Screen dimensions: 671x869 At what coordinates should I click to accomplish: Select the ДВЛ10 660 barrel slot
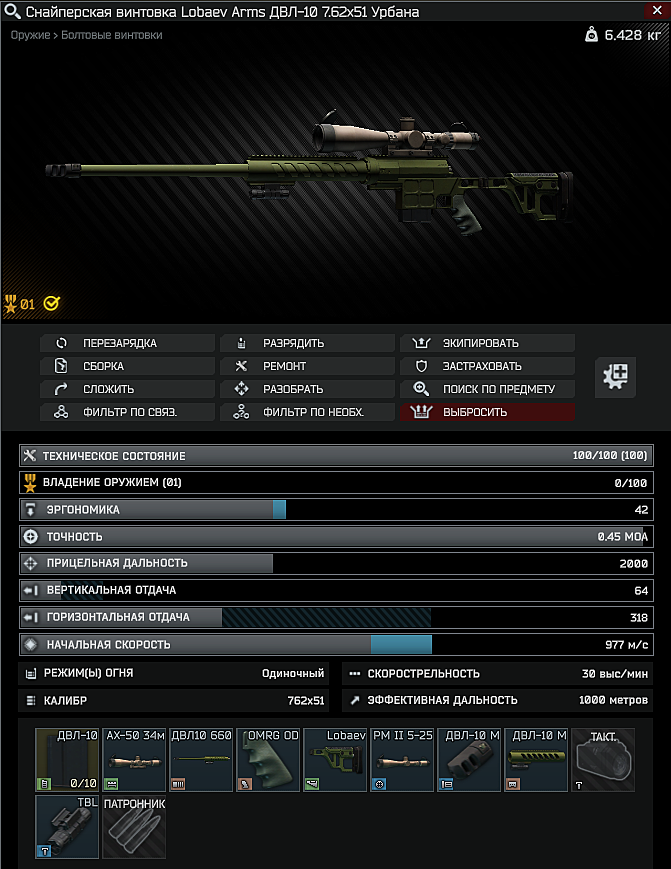tap(201, 760)
